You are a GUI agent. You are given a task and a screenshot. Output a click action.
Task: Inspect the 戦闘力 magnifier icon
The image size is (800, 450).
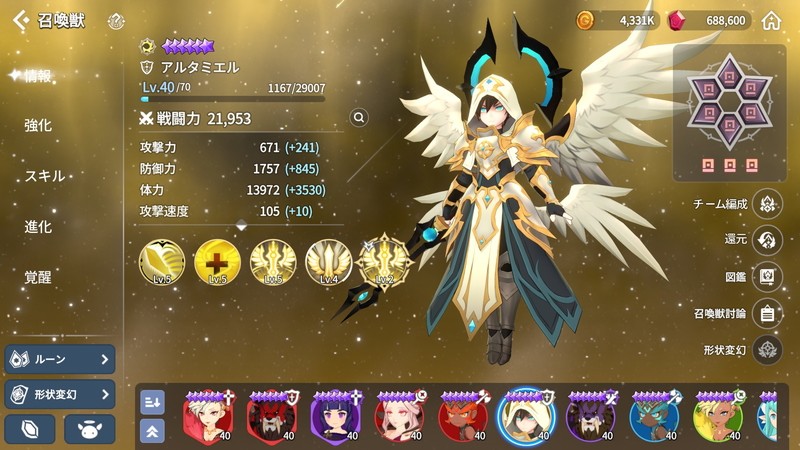pos(359,118)
